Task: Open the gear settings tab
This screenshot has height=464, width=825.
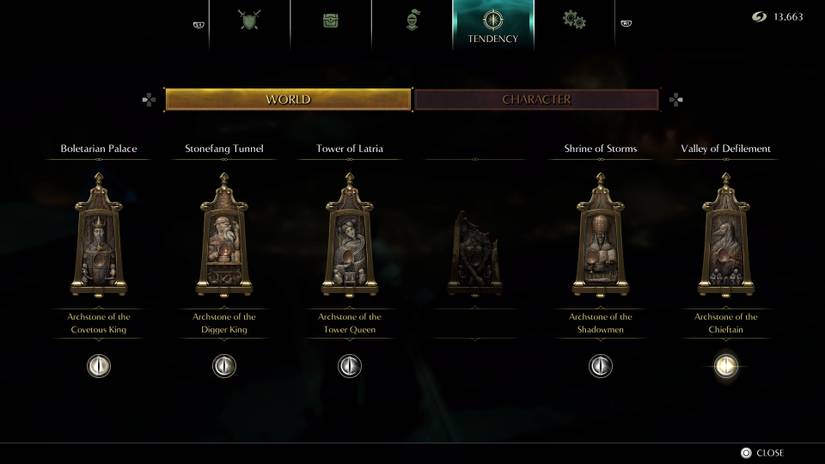Action: coord(574,20)
